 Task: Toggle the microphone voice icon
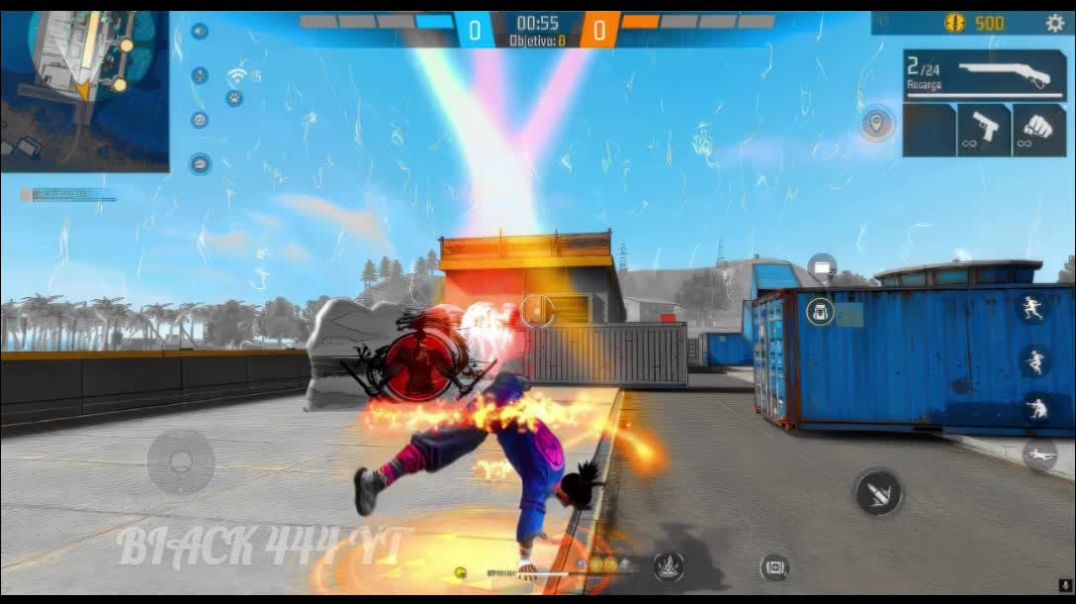(x=200, y=75)
